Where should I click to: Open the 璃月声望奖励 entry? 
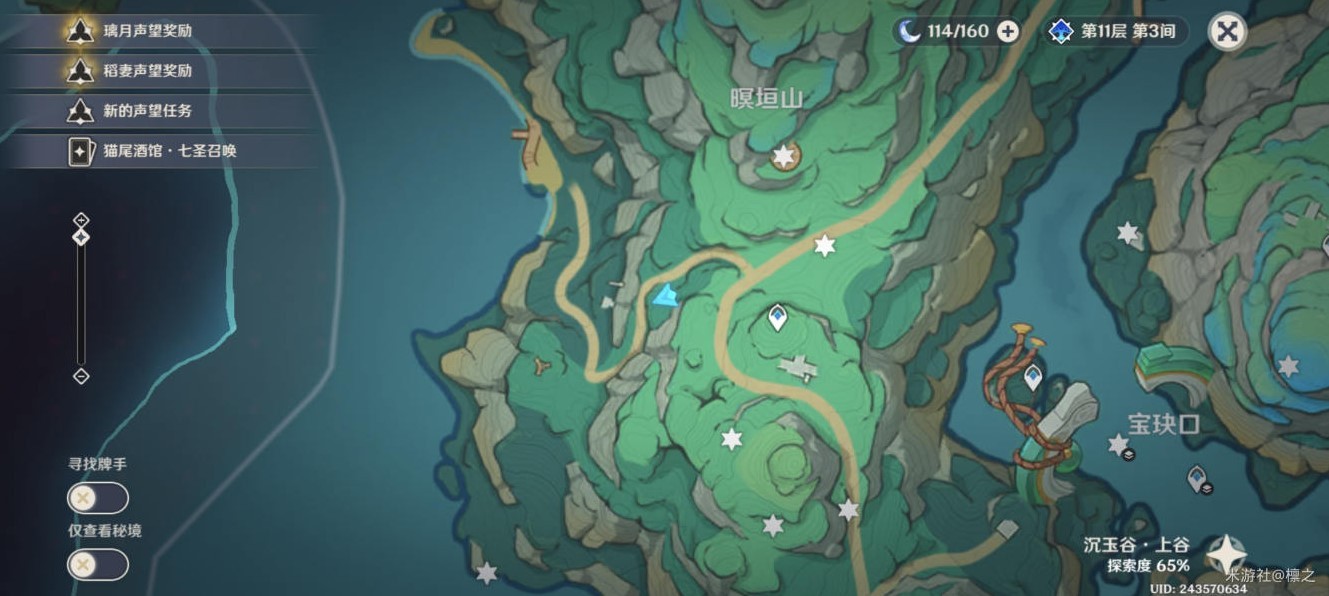(x=146, y=31)
